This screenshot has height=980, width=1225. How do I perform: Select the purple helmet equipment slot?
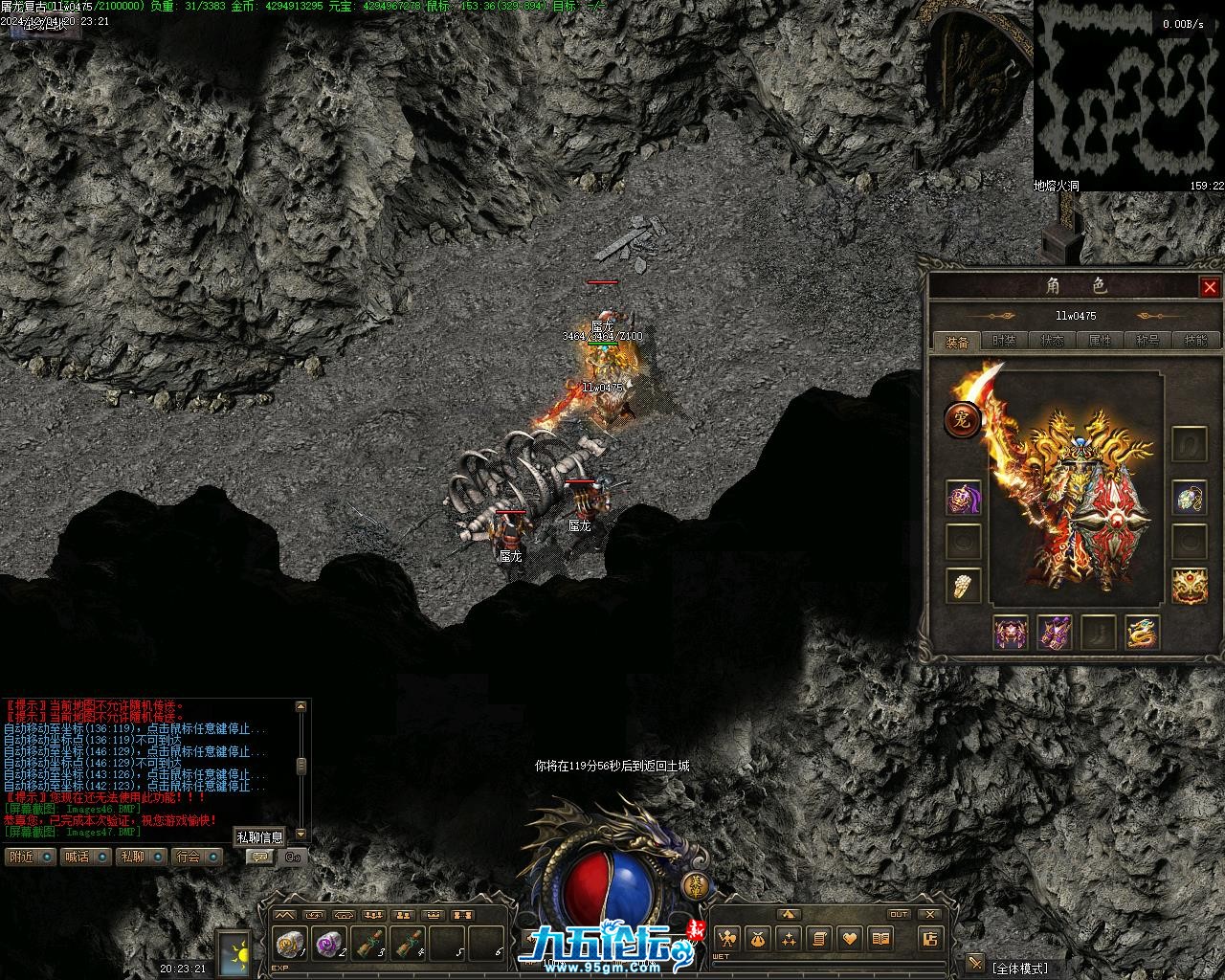click(x=963, y=499)
